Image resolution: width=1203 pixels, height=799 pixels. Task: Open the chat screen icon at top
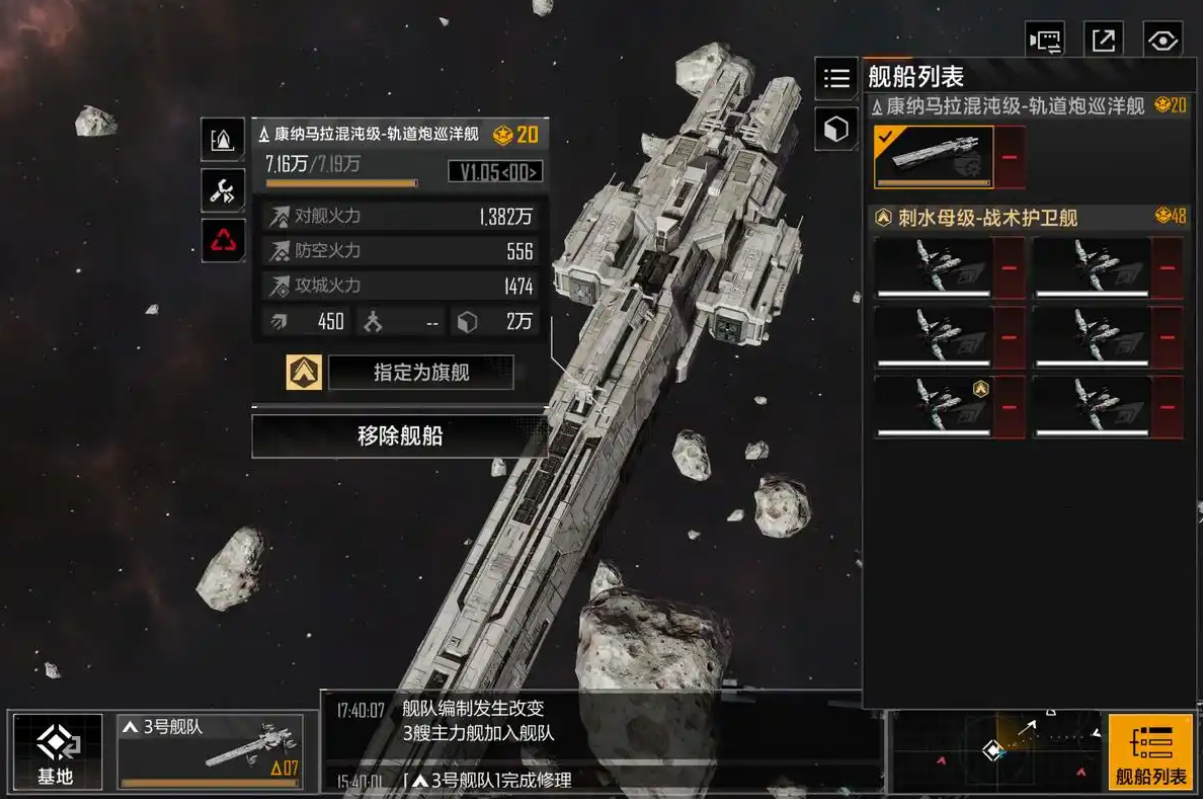[1045, 41]
